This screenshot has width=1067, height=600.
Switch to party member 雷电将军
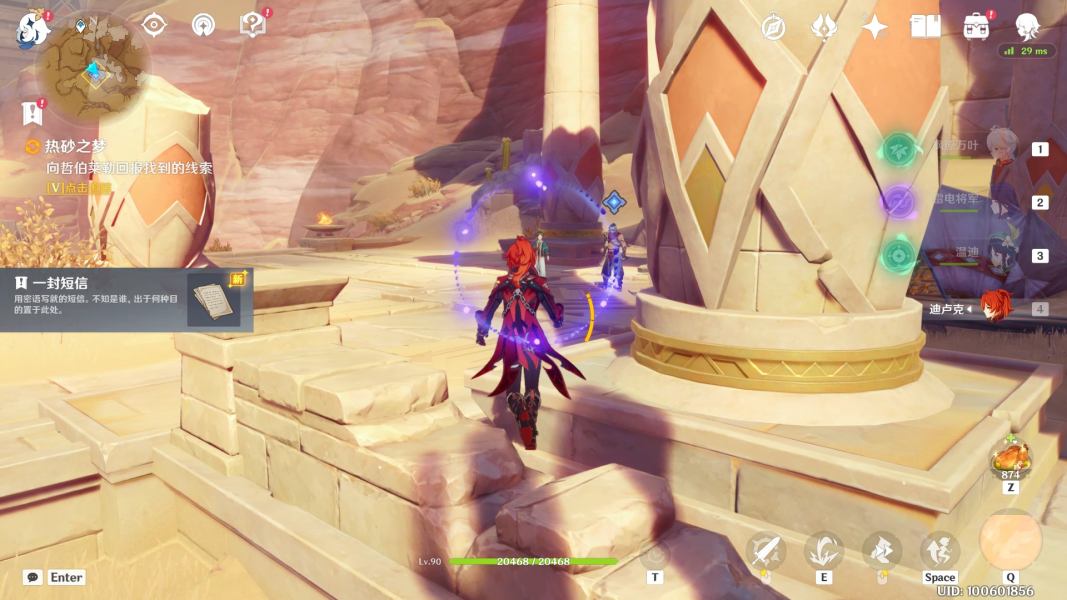pyautogui.click(x=1000, y=202)
